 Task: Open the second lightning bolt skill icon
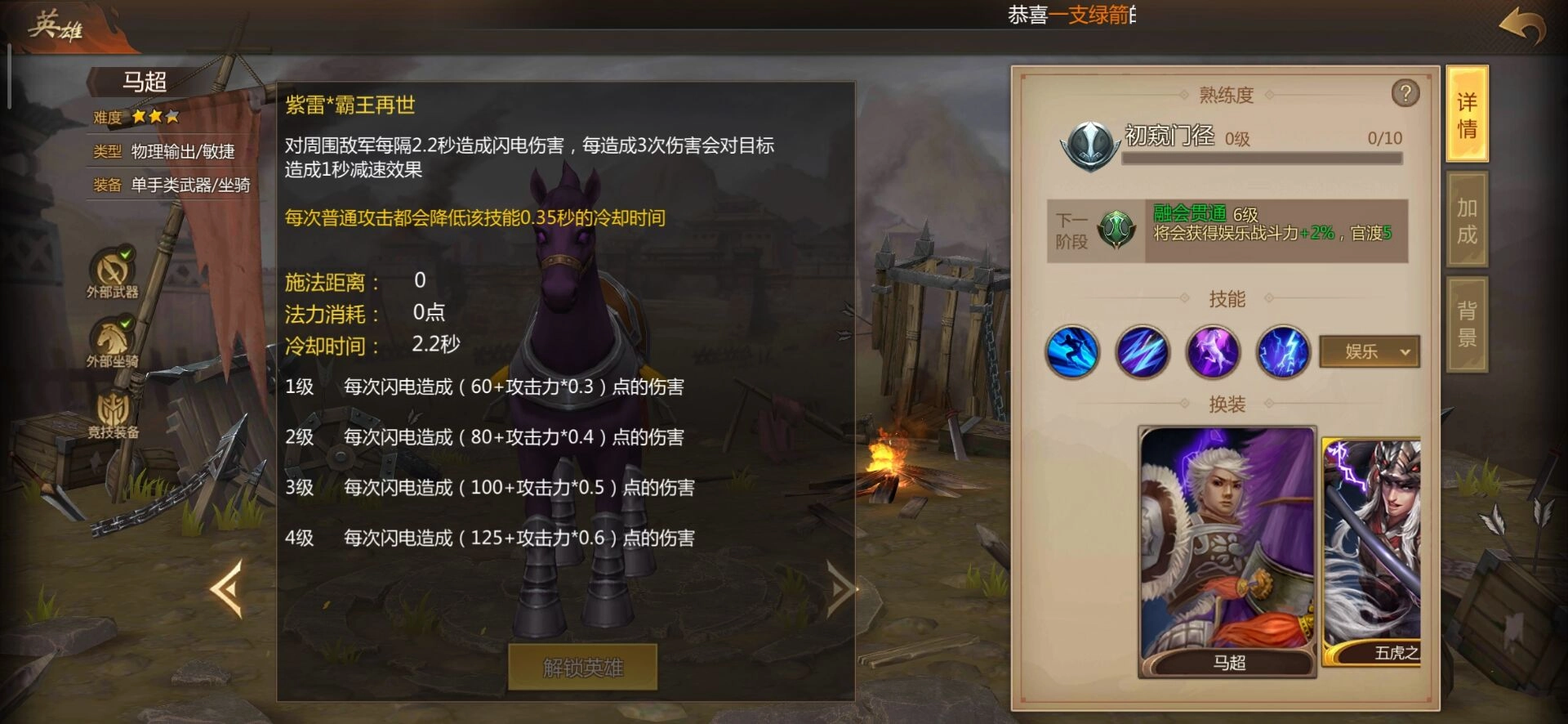1143,351
